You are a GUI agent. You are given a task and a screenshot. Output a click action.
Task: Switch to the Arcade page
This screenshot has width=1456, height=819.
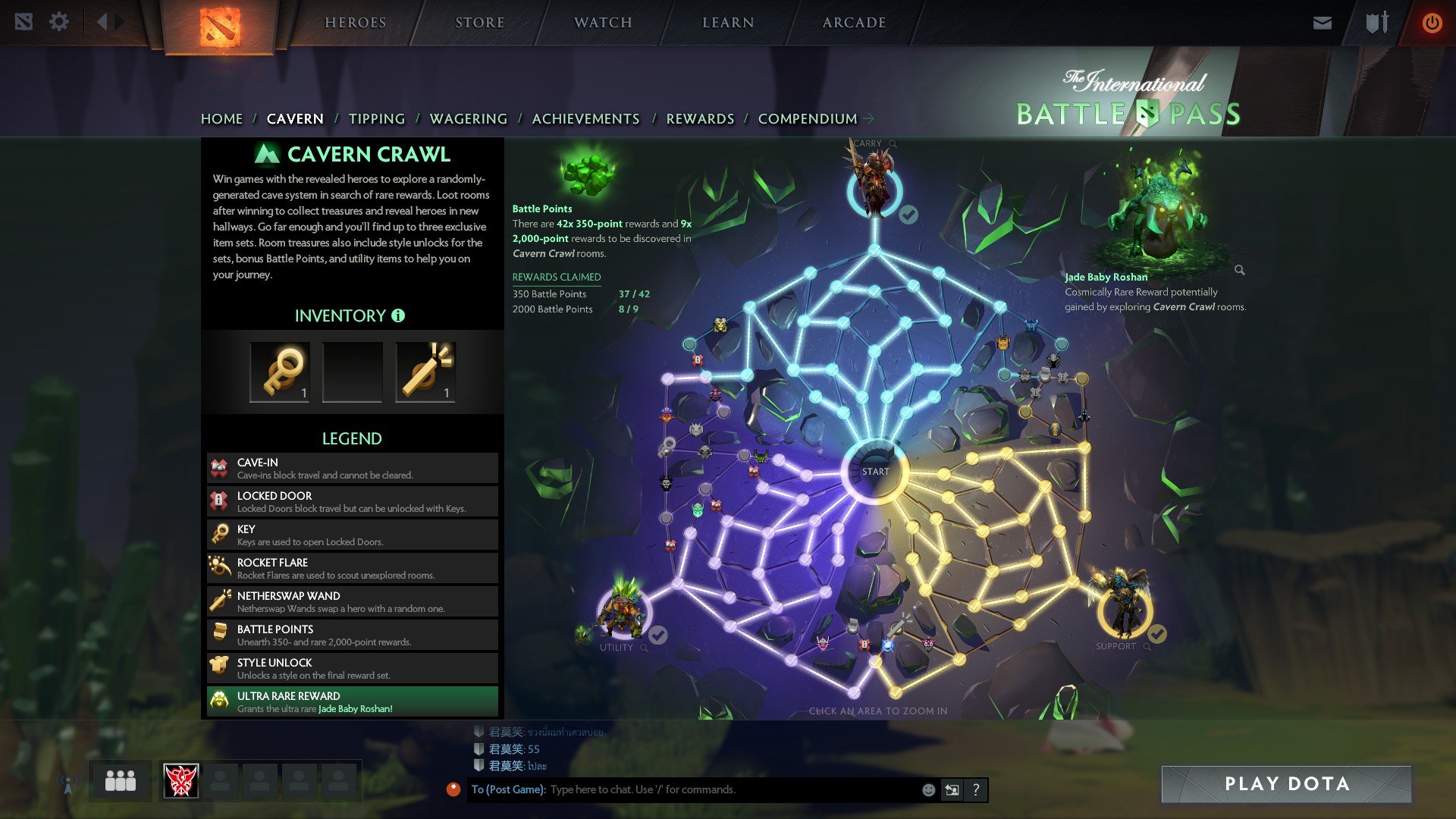854,23
